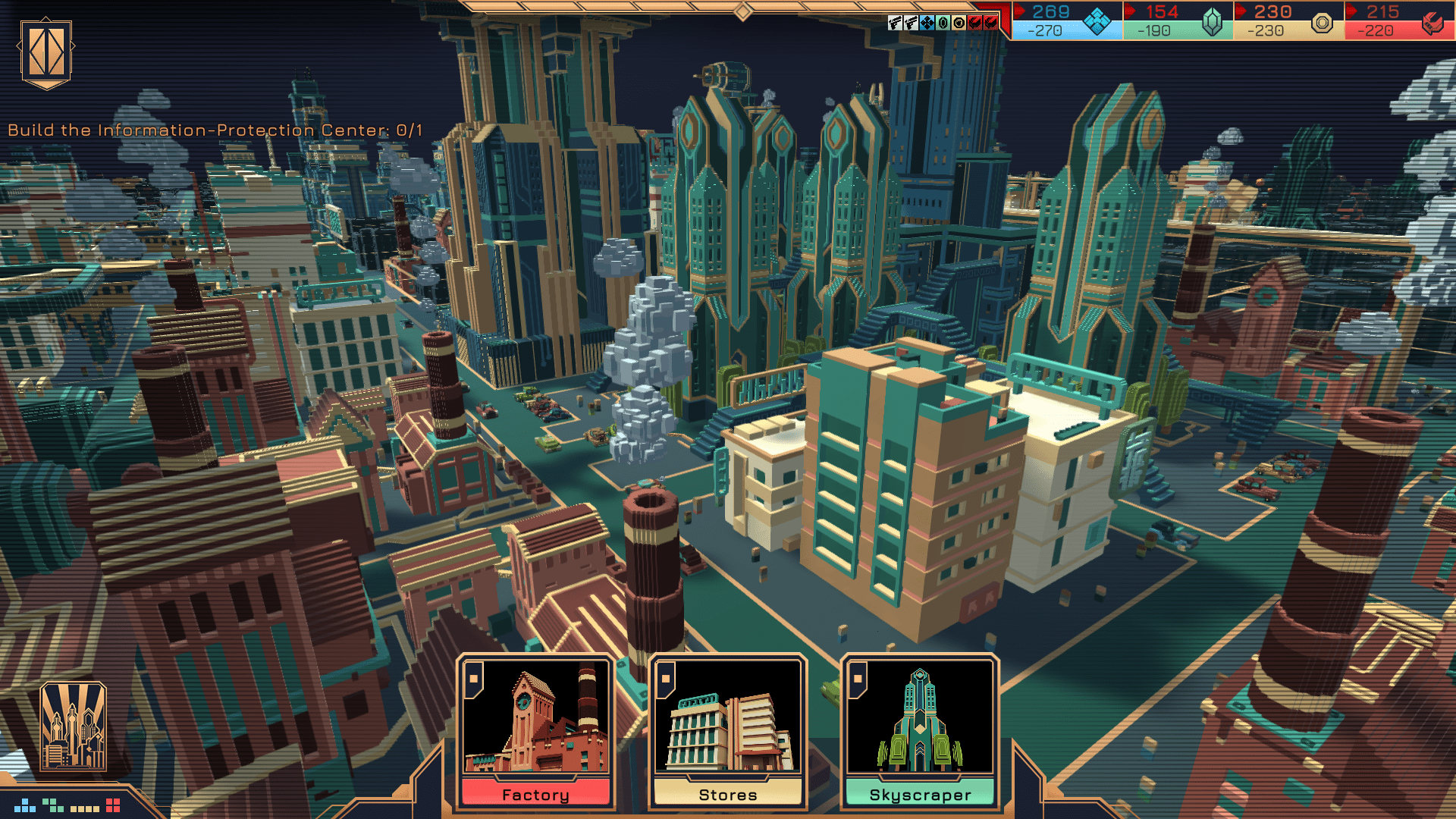The height and width of the screenshot is (819, 1456).
Task: Switch to the Stores build tab
Action: 726,794
